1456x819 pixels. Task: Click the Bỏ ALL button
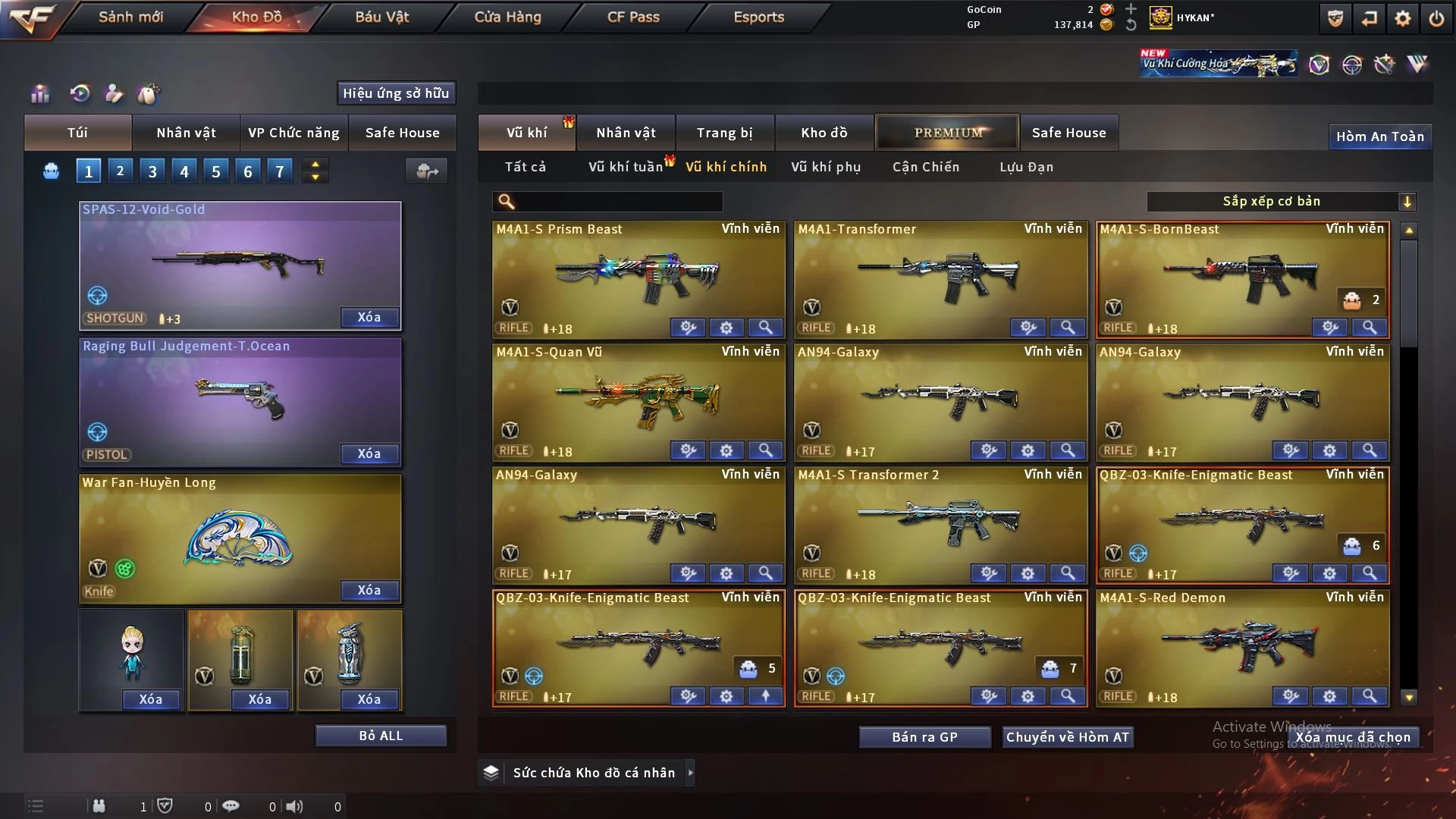pos(381,736)
